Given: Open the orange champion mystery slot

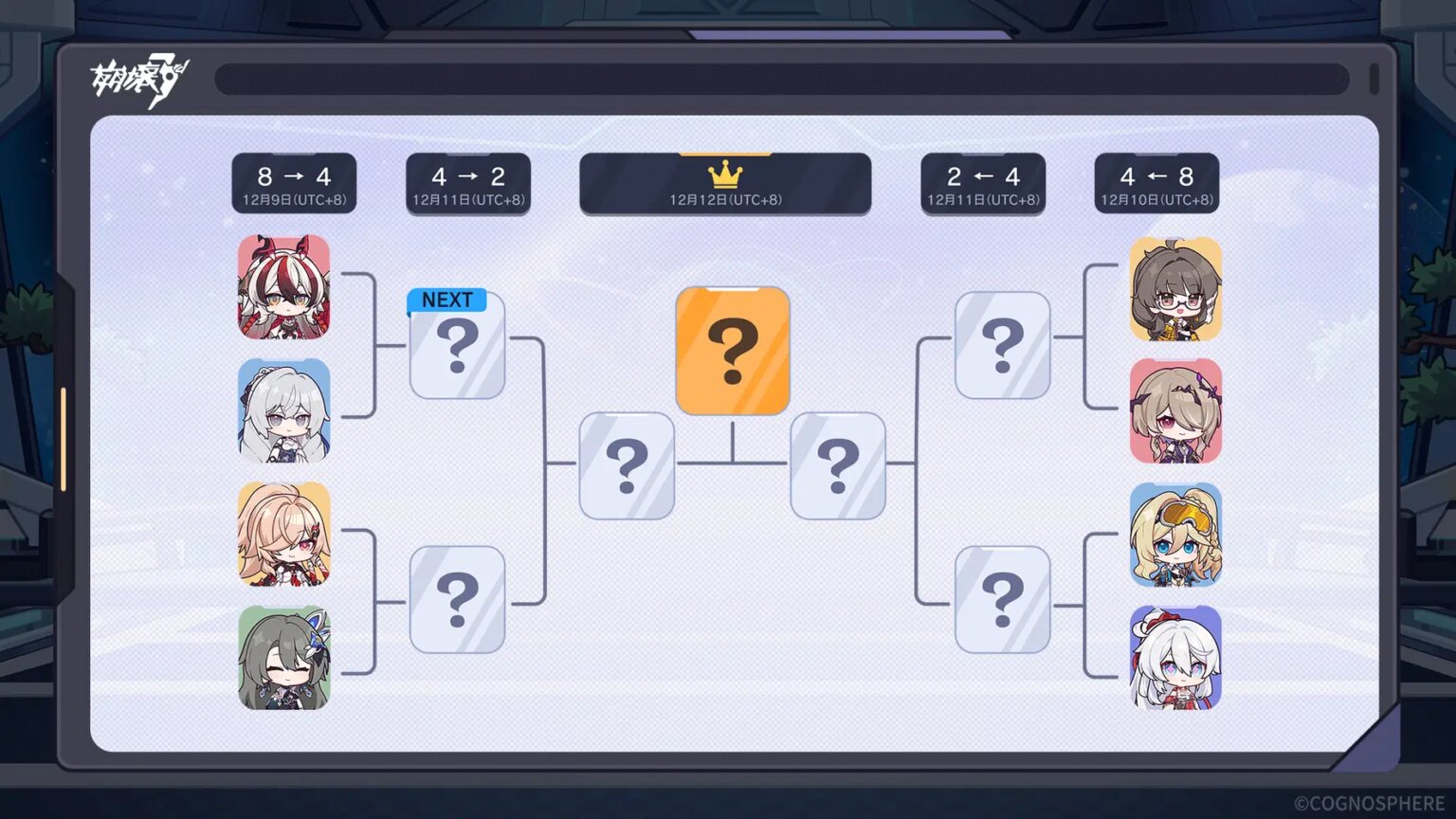Looking at the screenshot, I should [x=733, y=351].
